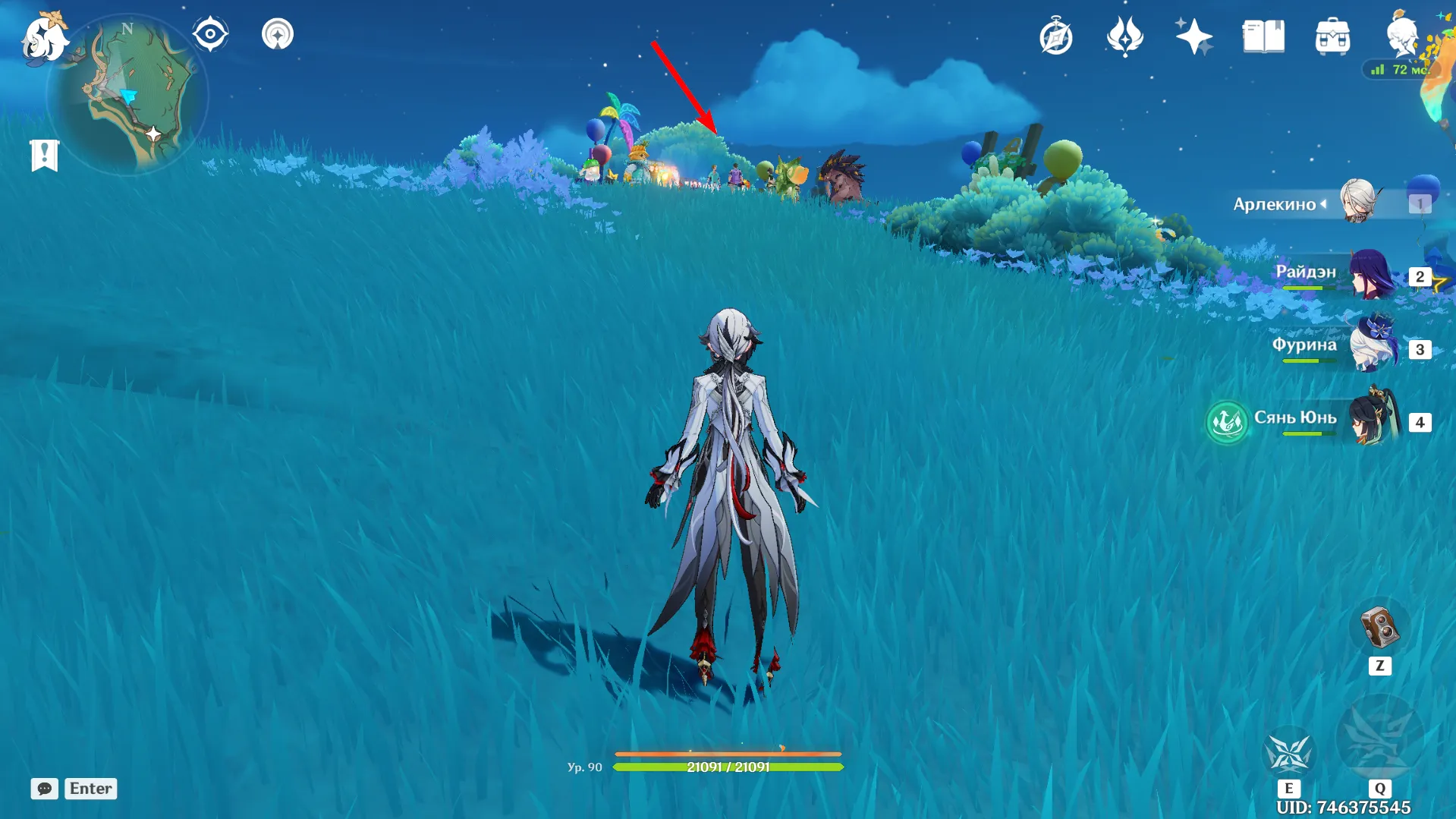
Task: Activate the elemental skill icon
Action: tap(1288, 753)
